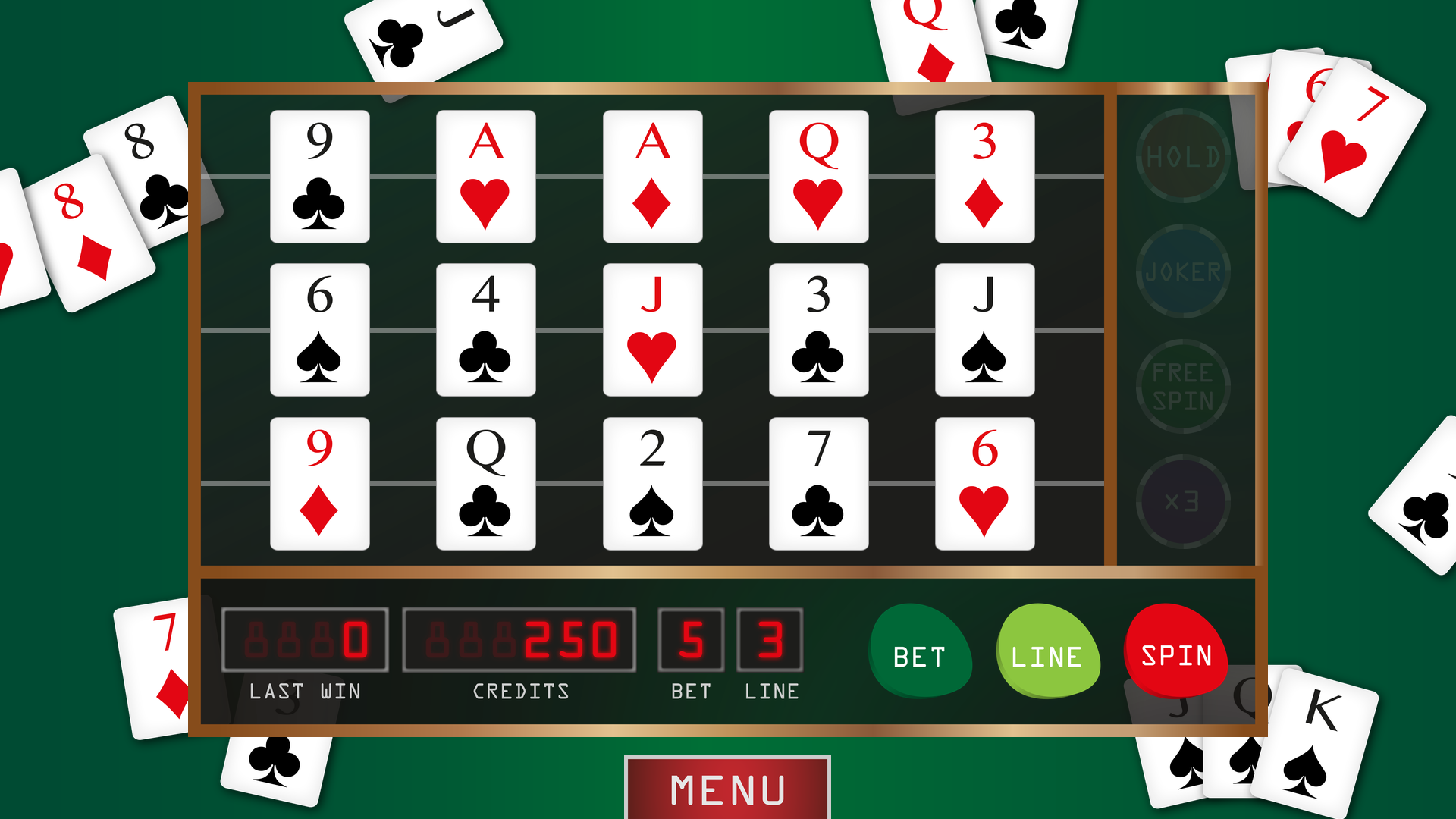Activate the HOLD feature icon
Viewport: 1456px width, 819px height.
point(1183,157)
